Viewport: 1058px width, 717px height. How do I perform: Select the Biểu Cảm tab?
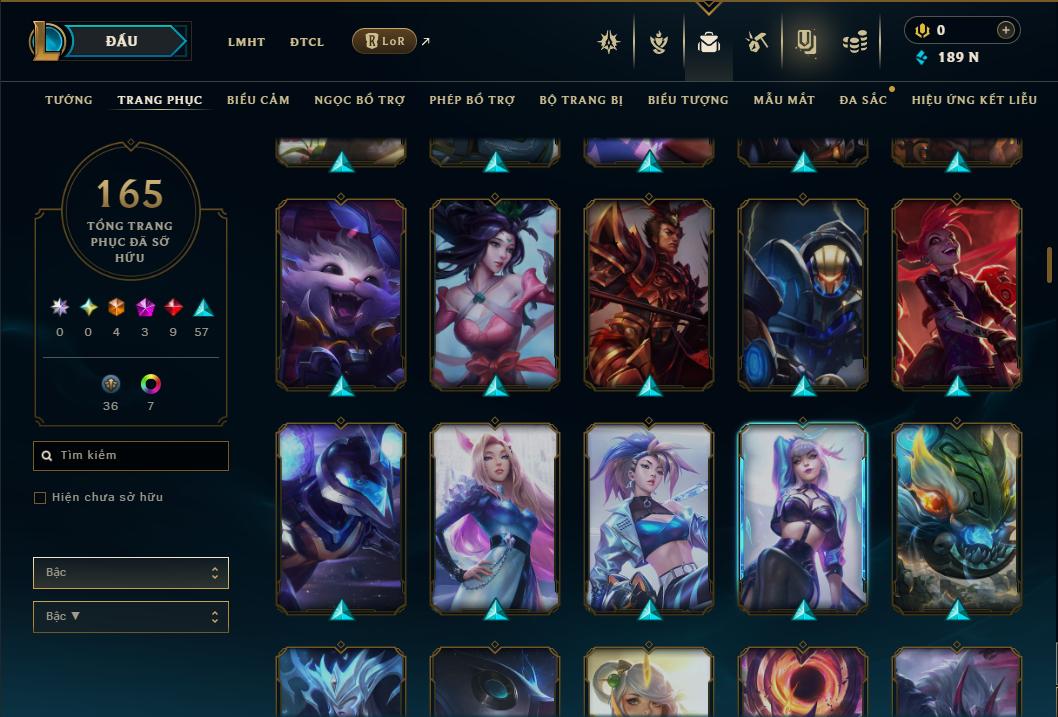258,100
